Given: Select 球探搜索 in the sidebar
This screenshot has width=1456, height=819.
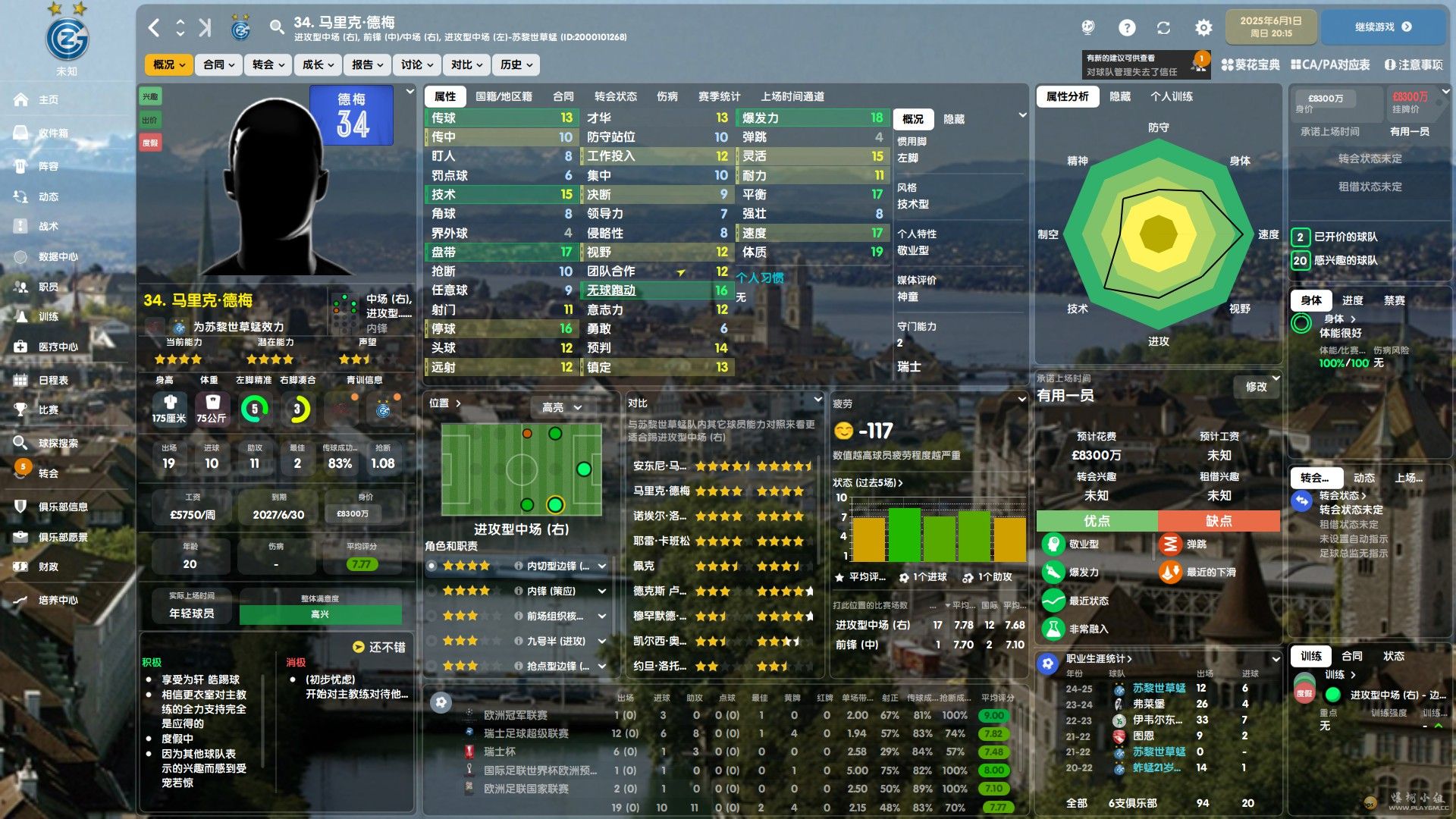Looking at the screenshot, I should tap(58, 443).
